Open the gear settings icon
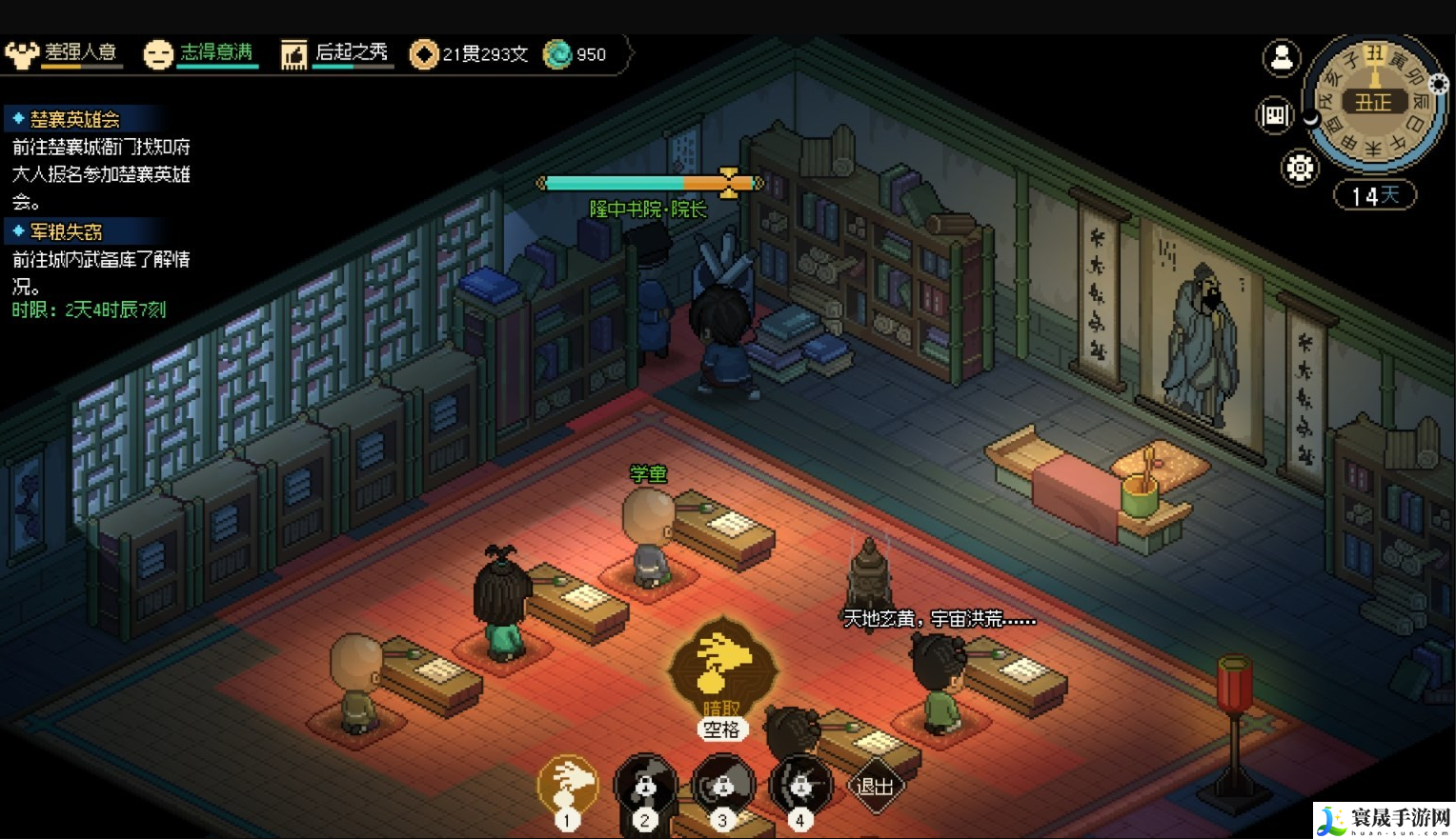Screen dimensions: 1456x839 coord(1300,169)
